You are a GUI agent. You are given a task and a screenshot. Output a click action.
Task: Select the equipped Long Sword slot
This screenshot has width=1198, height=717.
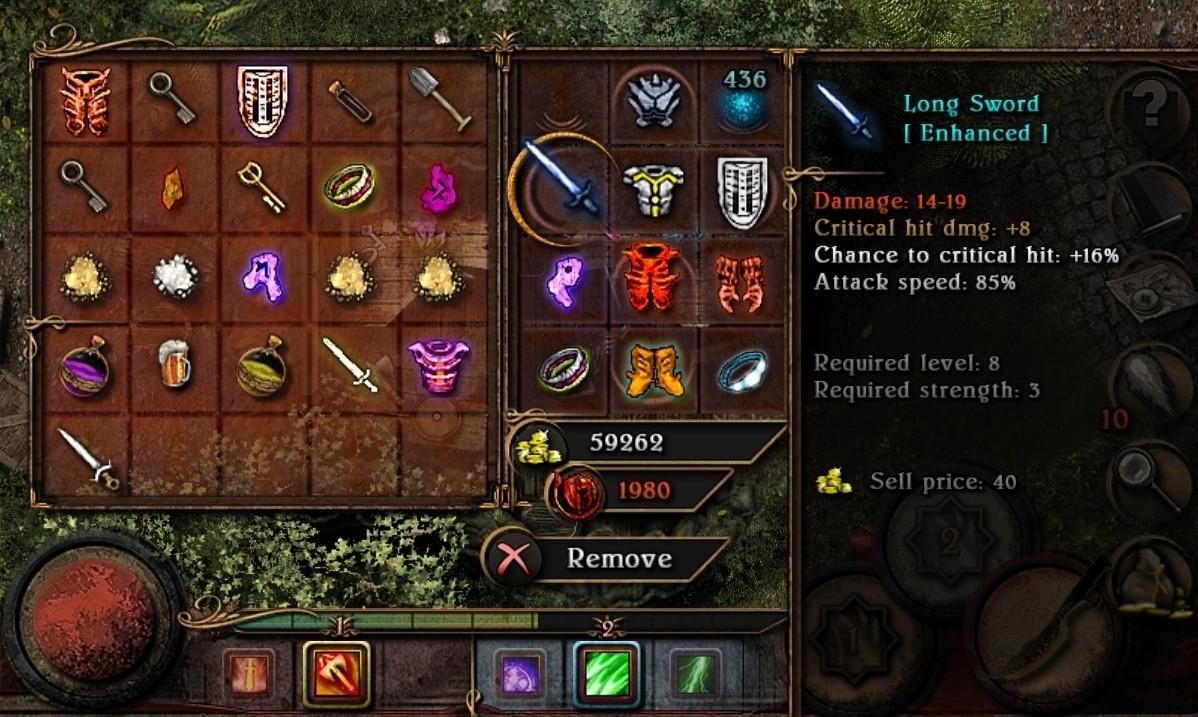pos(563,180)
